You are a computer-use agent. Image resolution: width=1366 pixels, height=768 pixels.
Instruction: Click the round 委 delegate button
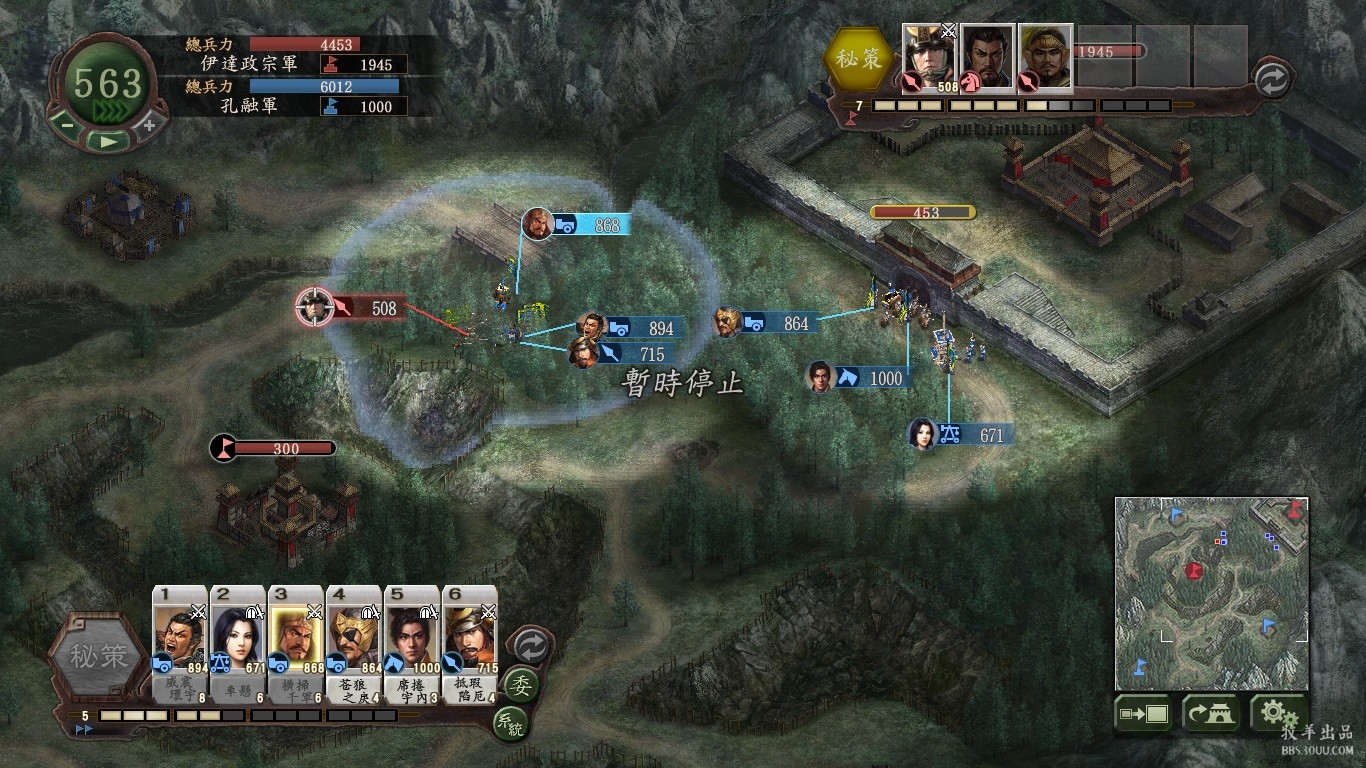pos(520,685)
